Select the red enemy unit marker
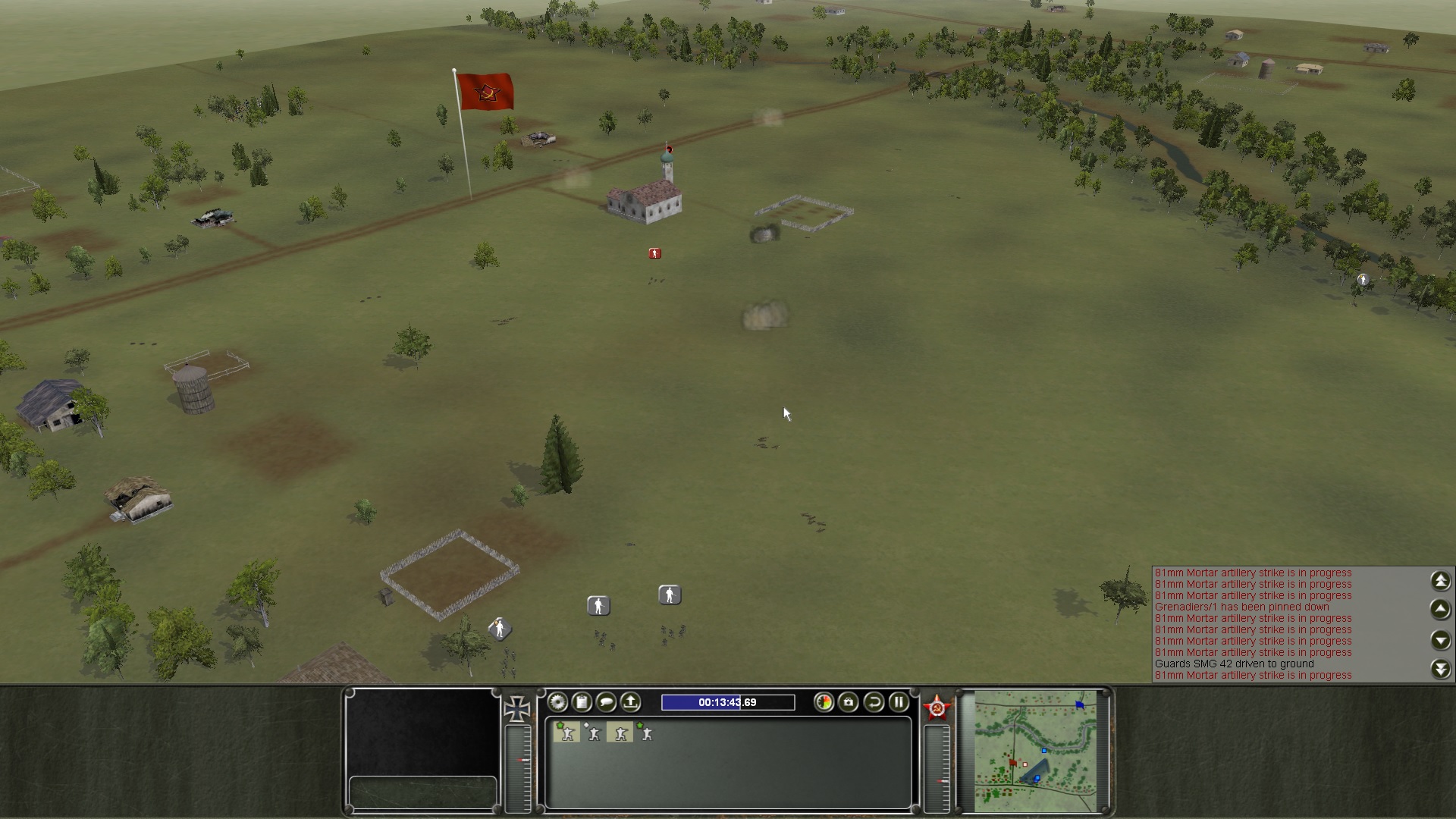Screen dimensions: 1456x819 655,253
